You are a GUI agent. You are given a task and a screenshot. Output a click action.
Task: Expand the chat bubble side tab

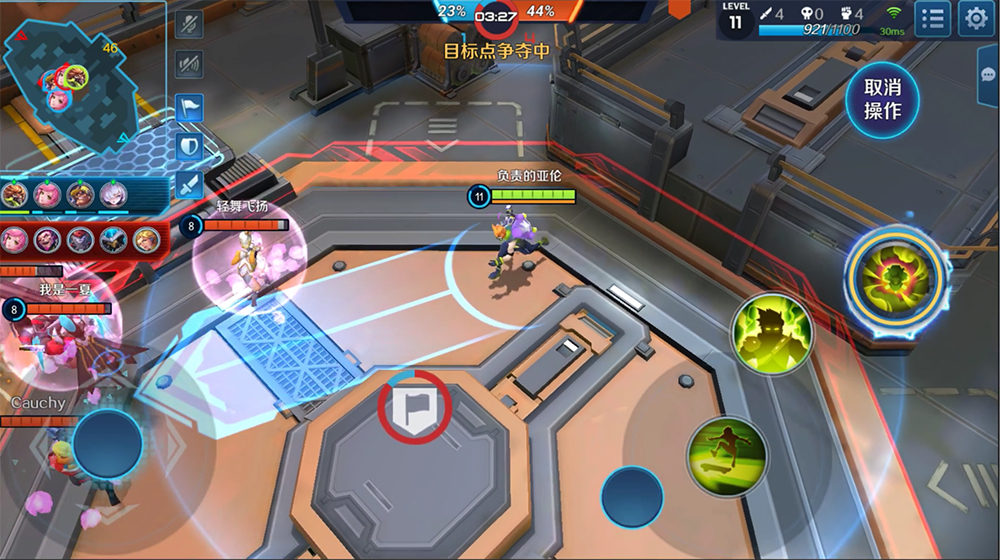point(990,70)
